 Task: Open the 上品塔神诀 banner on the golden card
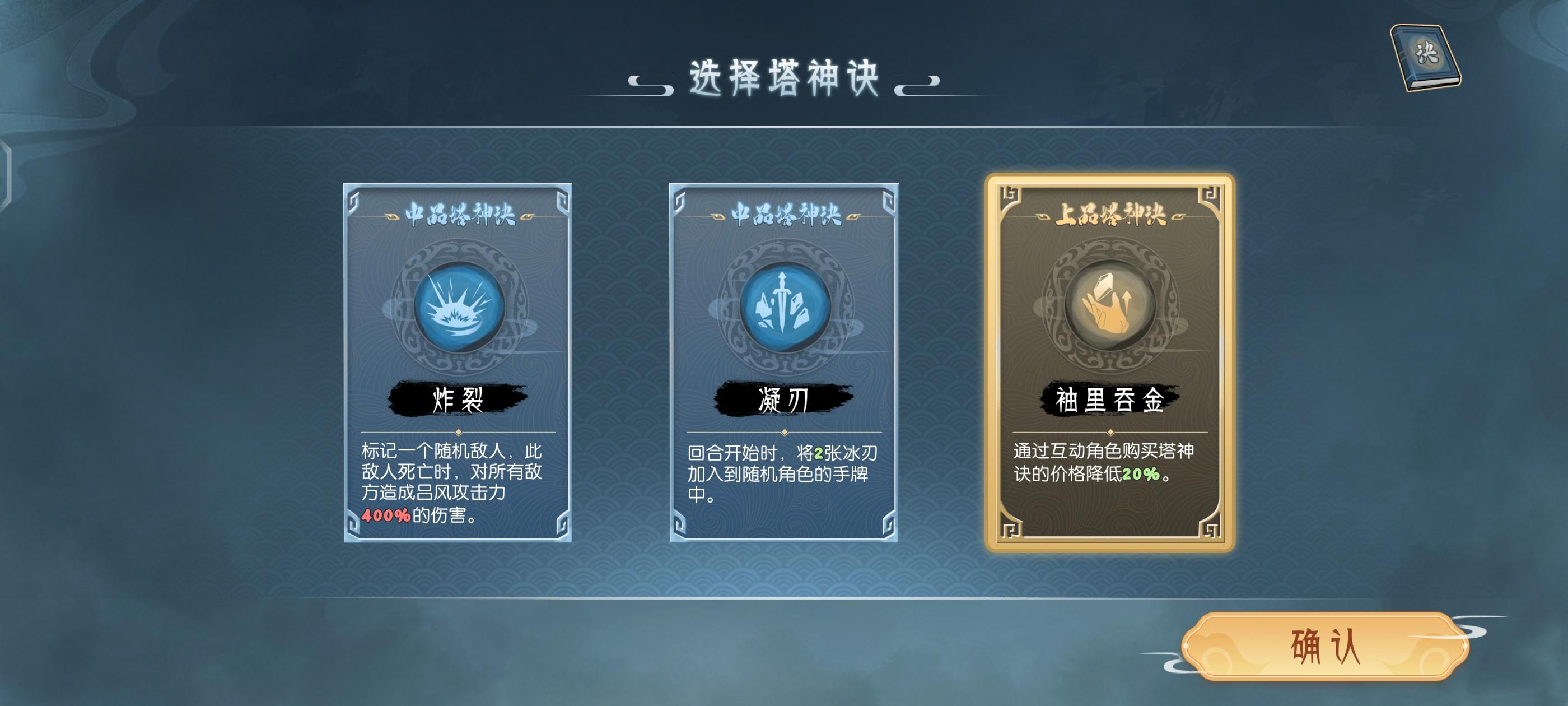pyautogui.click(x=1111, y=213)
